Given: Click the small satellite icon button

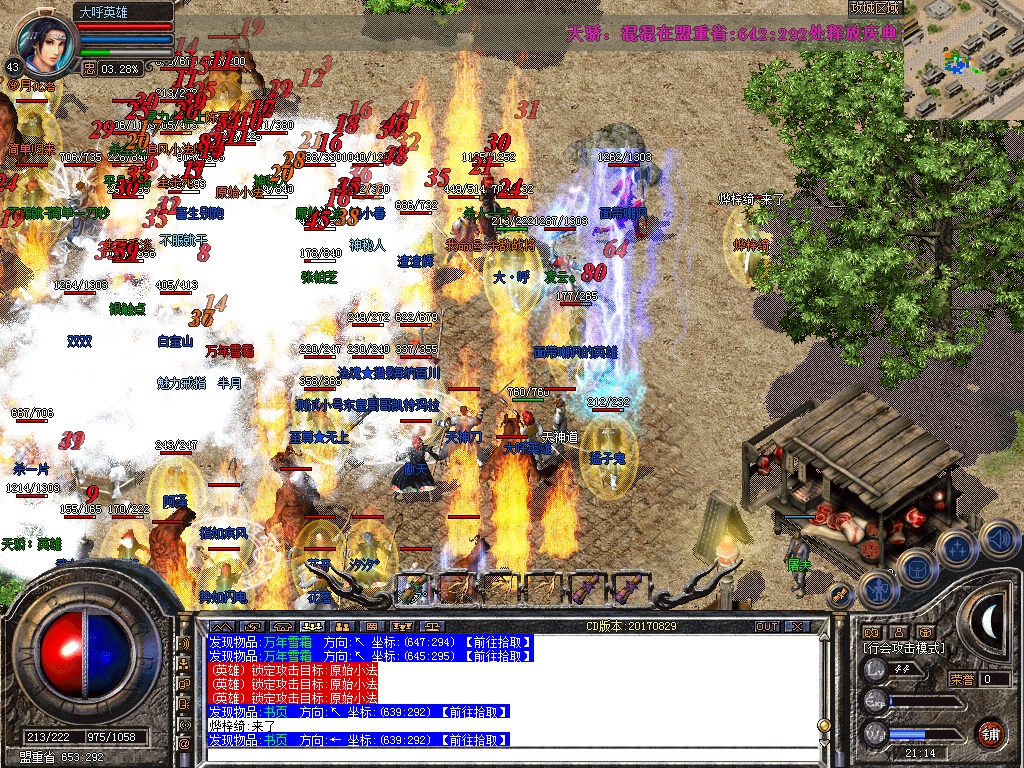Looking at the screenshot, I should 841,594.
